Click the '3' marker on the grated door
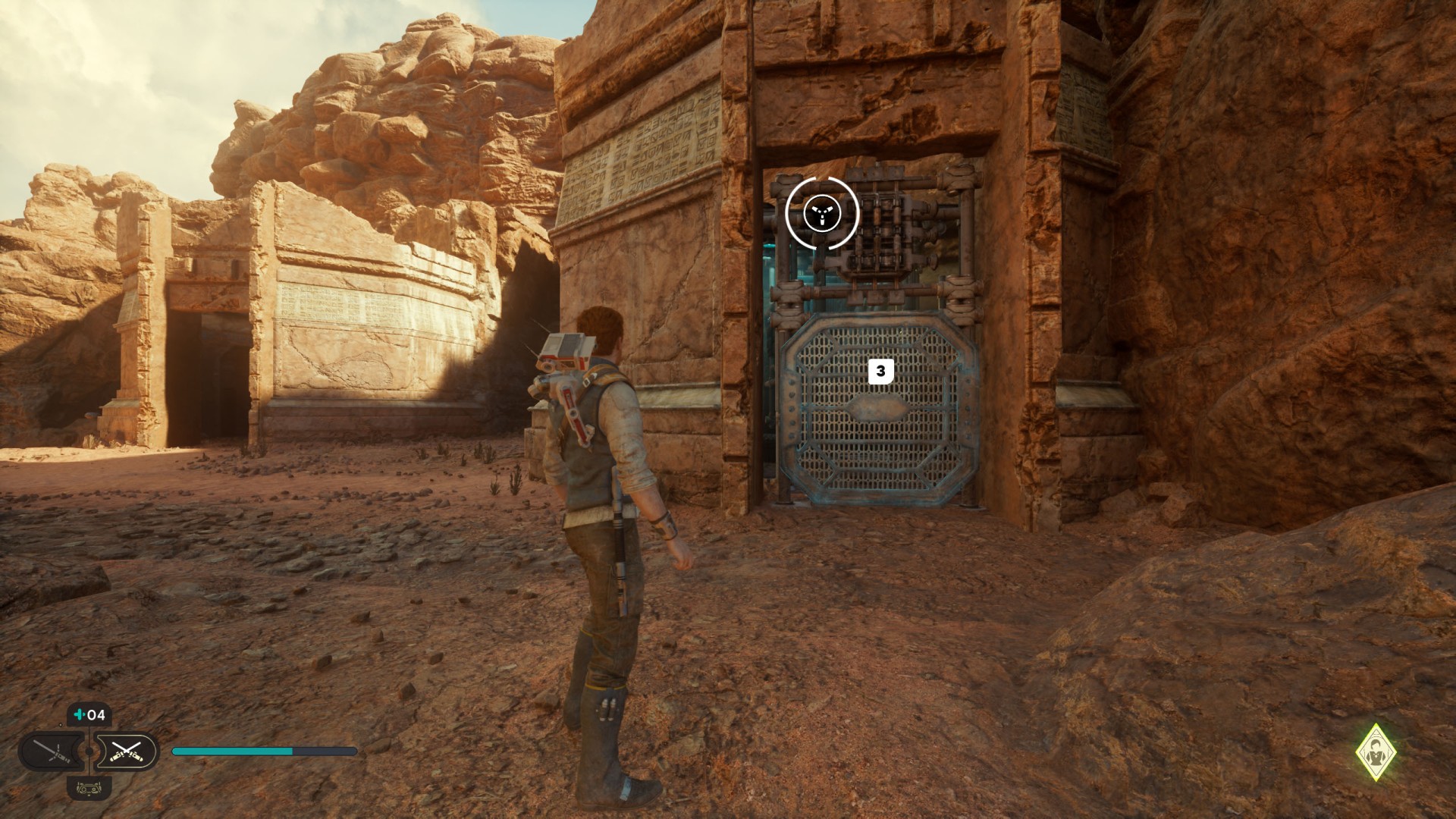Viewport: 1456px width, 819px height. pyautogui.click(x=880, y=371)
